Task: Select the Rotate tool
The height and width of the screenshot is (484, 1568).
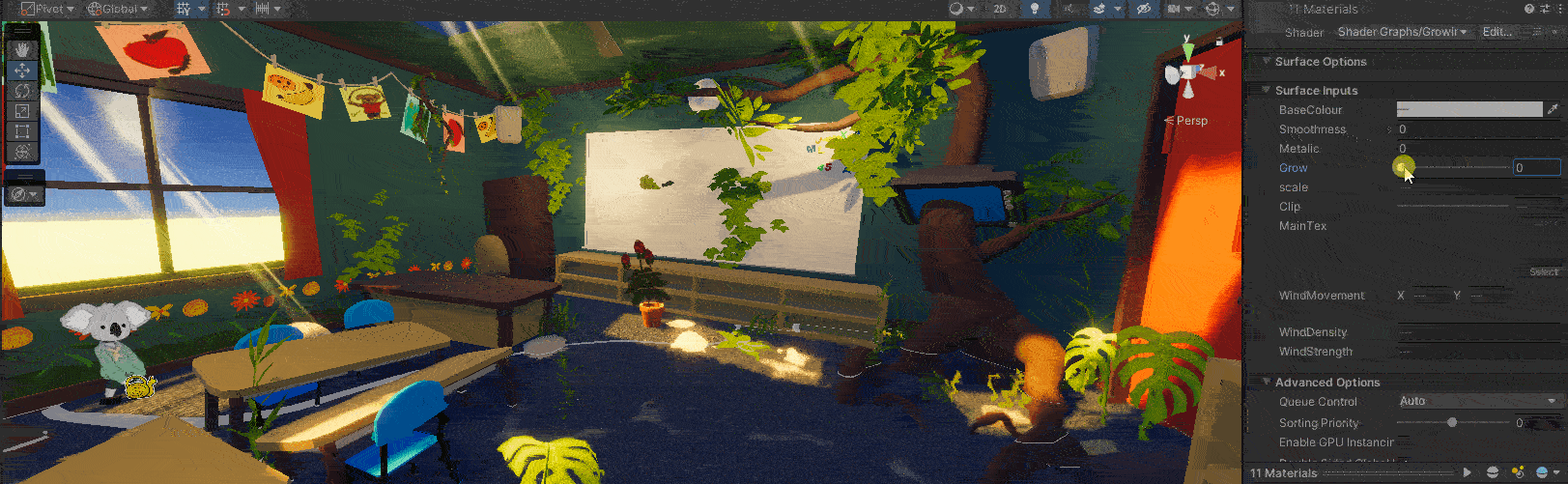Action: [22, 90]
